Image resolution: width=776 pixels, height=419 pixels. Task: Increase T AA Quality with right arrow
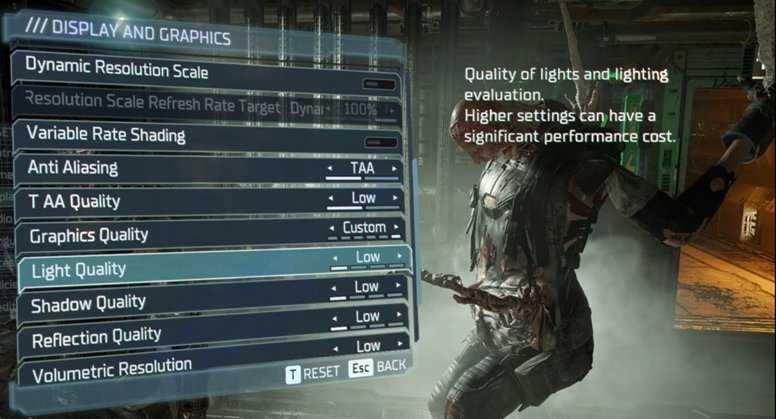coord(396,199)
